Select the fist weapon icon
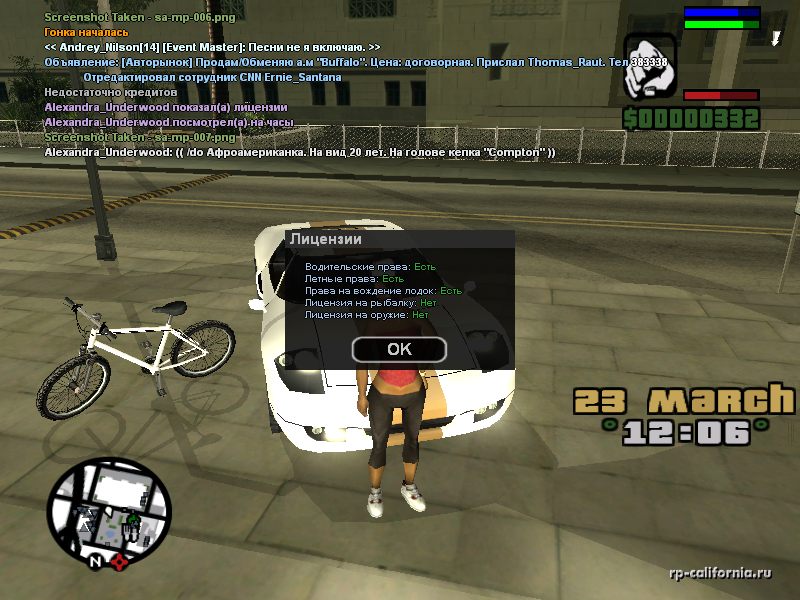800x600 pixels. tap(651, 66)
